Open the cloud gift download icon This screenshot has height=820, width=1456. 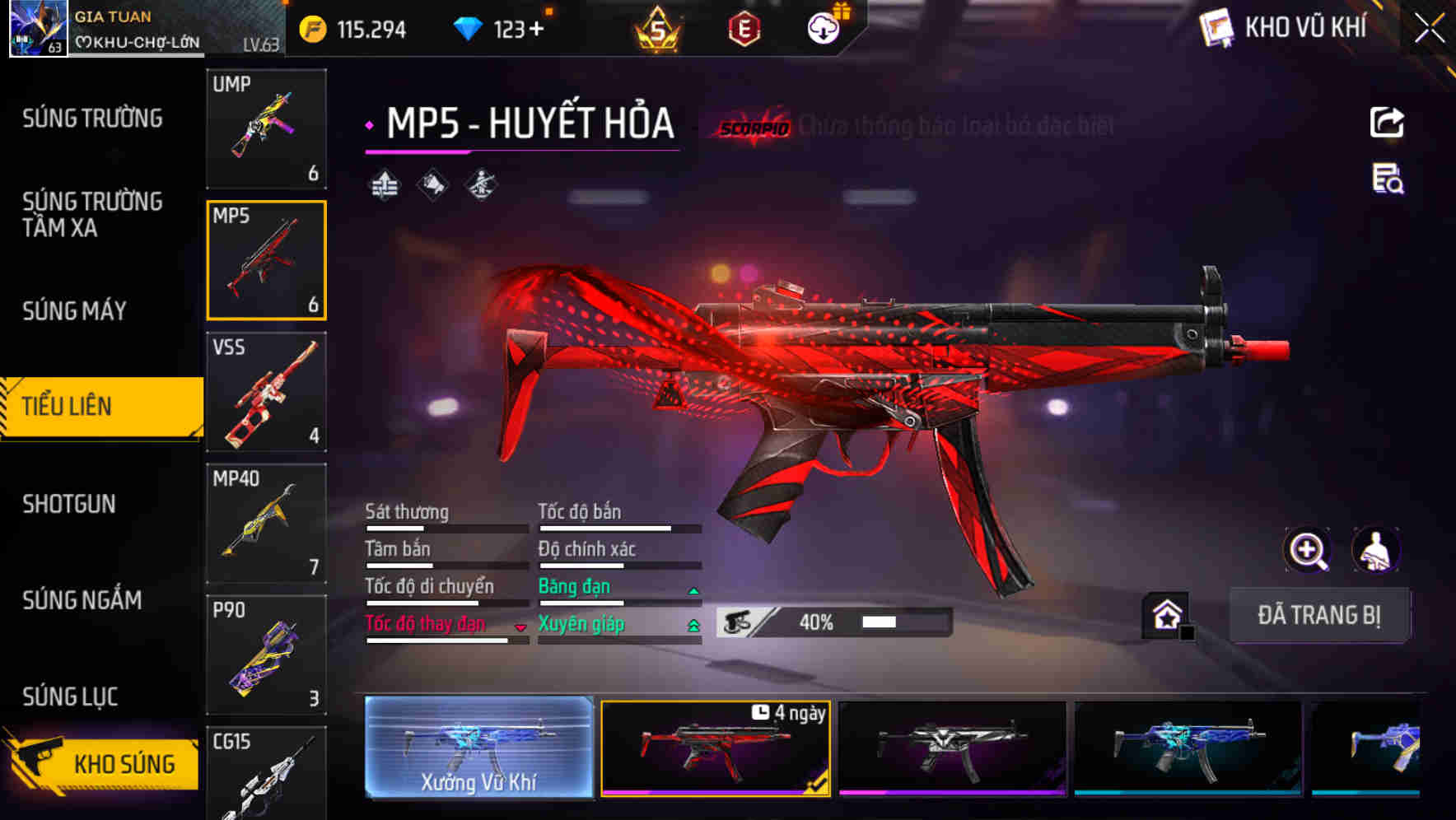821,27
